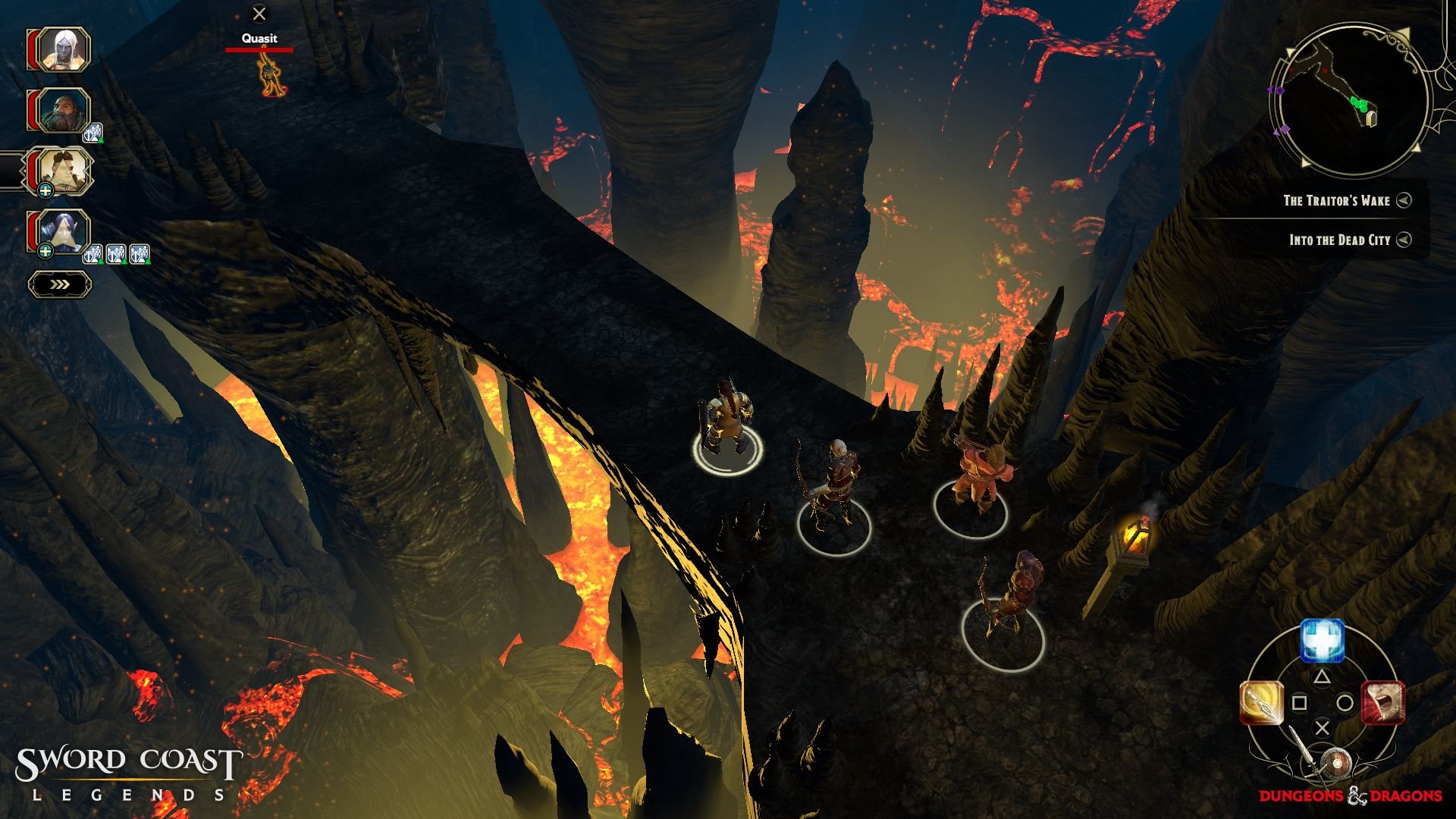Toggle the third shield buff under the elf portrait

(x=137, y=253)
